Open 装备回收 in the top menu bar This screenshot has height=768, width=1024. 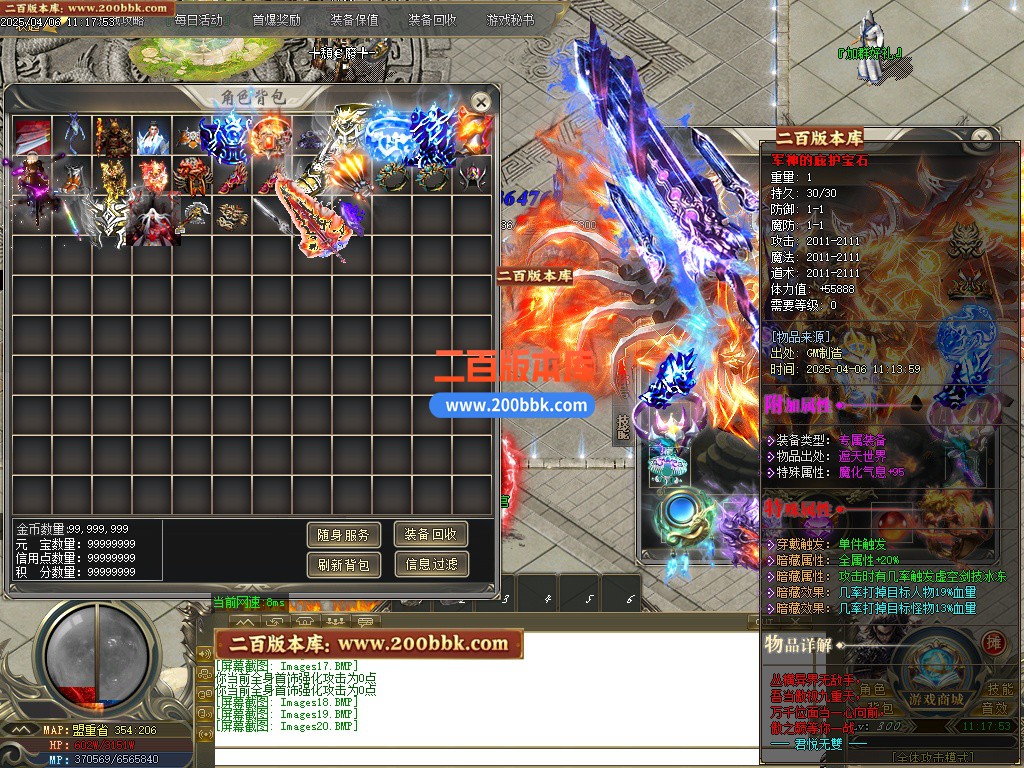pyautogui.click(x=432, y=19)
